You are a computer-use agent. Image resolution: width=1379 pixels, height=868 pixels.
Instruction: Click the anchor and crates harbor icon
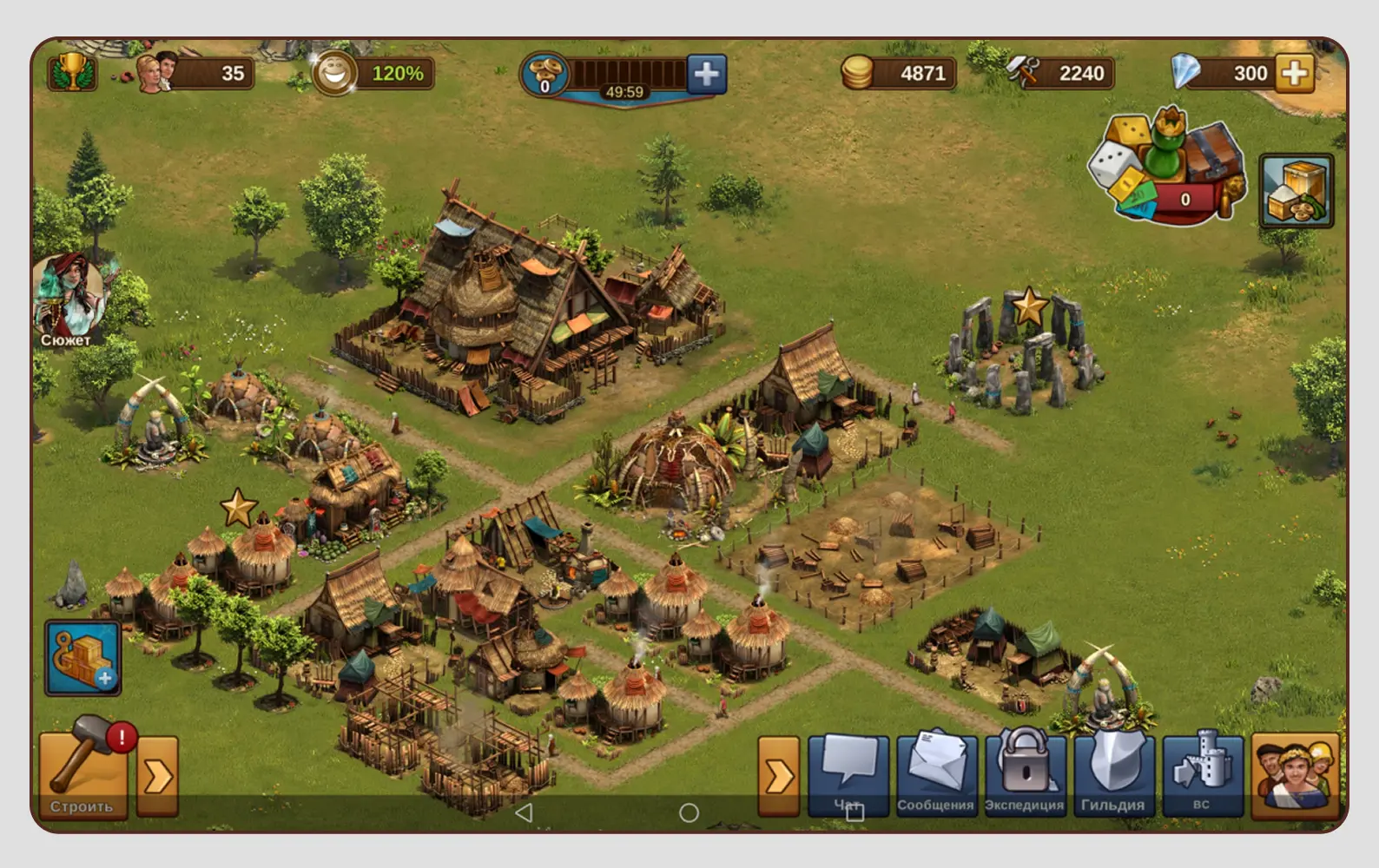tap(82, 658)
